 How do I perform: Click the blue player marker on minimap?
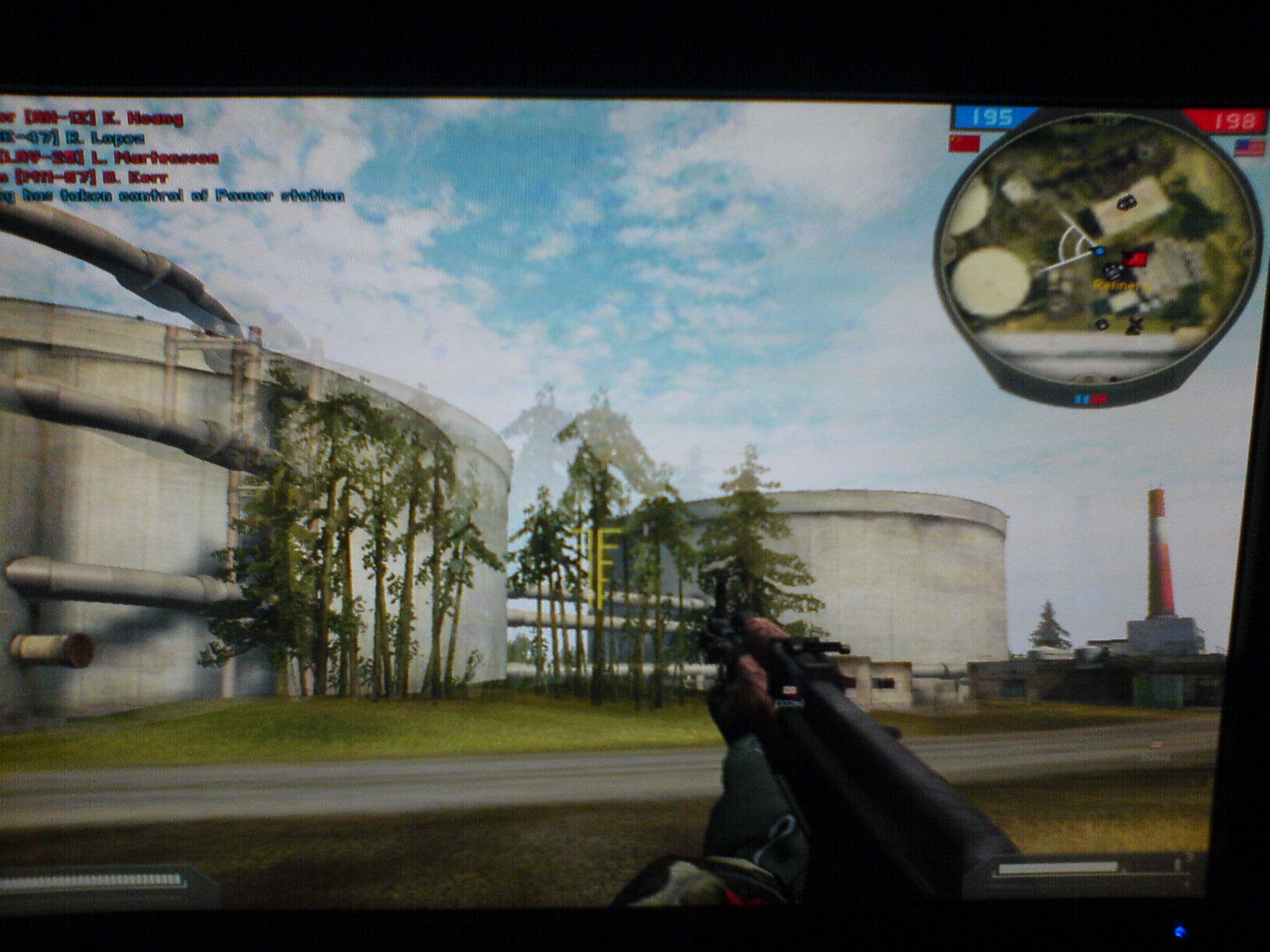[1099, 251]
